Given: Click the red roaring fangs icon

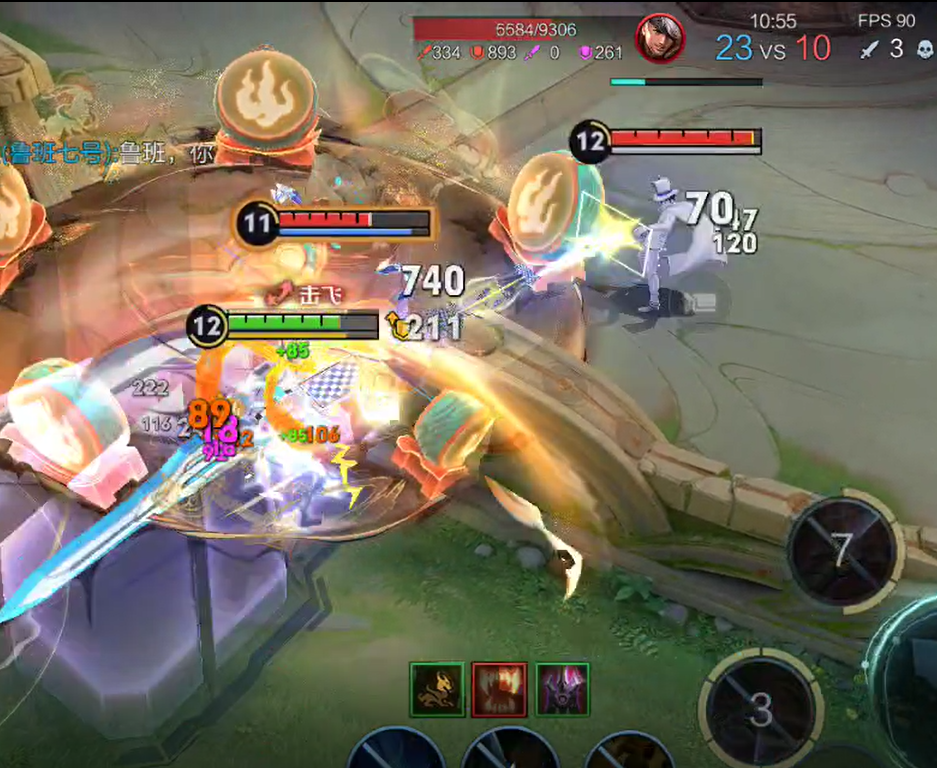Looking at the screenshot, I should 499,689.
